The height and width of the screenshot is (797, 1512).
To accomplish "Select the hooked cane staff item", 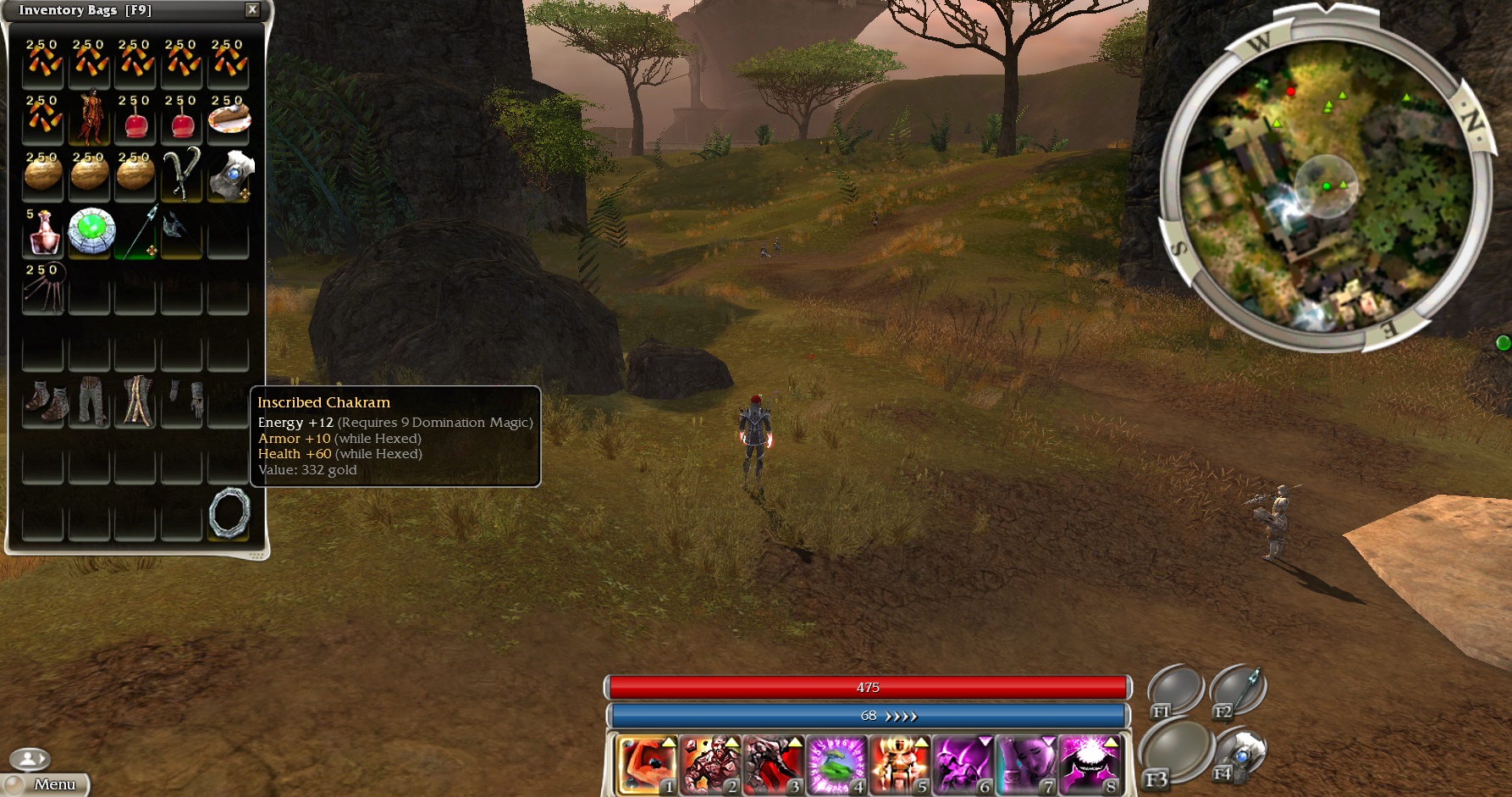I will [x=182, y=174].
